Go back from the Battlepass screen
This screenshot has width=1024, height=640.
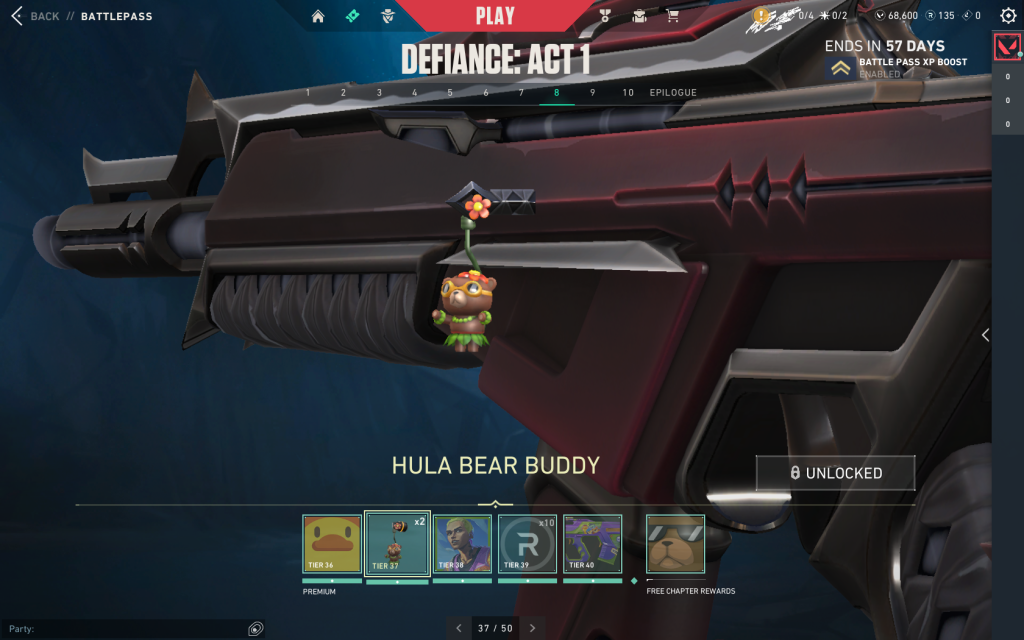pos(36,16)
